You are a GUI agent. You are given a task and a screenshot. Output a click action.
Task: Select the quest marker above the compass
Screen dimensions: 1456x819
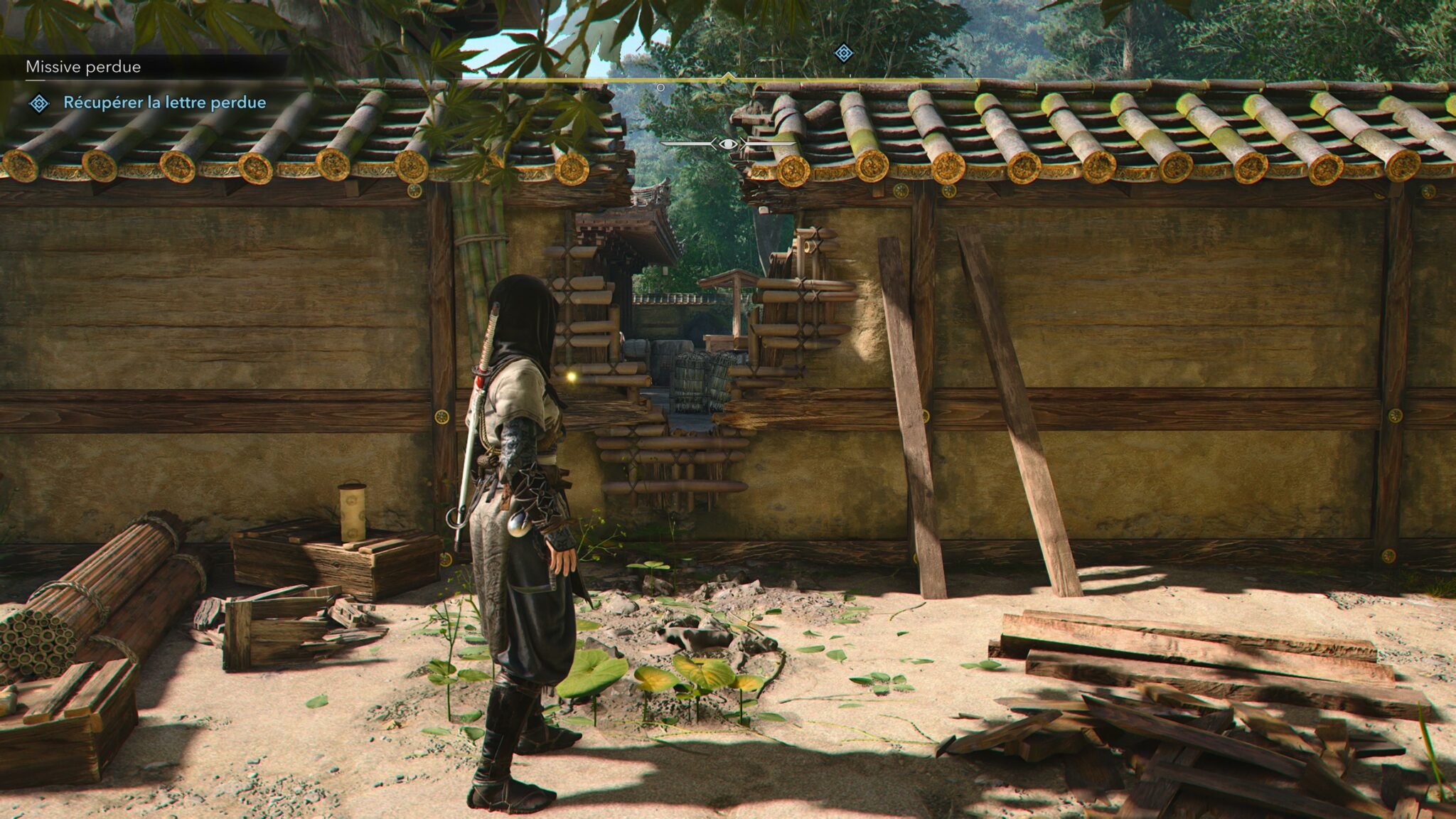pos(843,53)
